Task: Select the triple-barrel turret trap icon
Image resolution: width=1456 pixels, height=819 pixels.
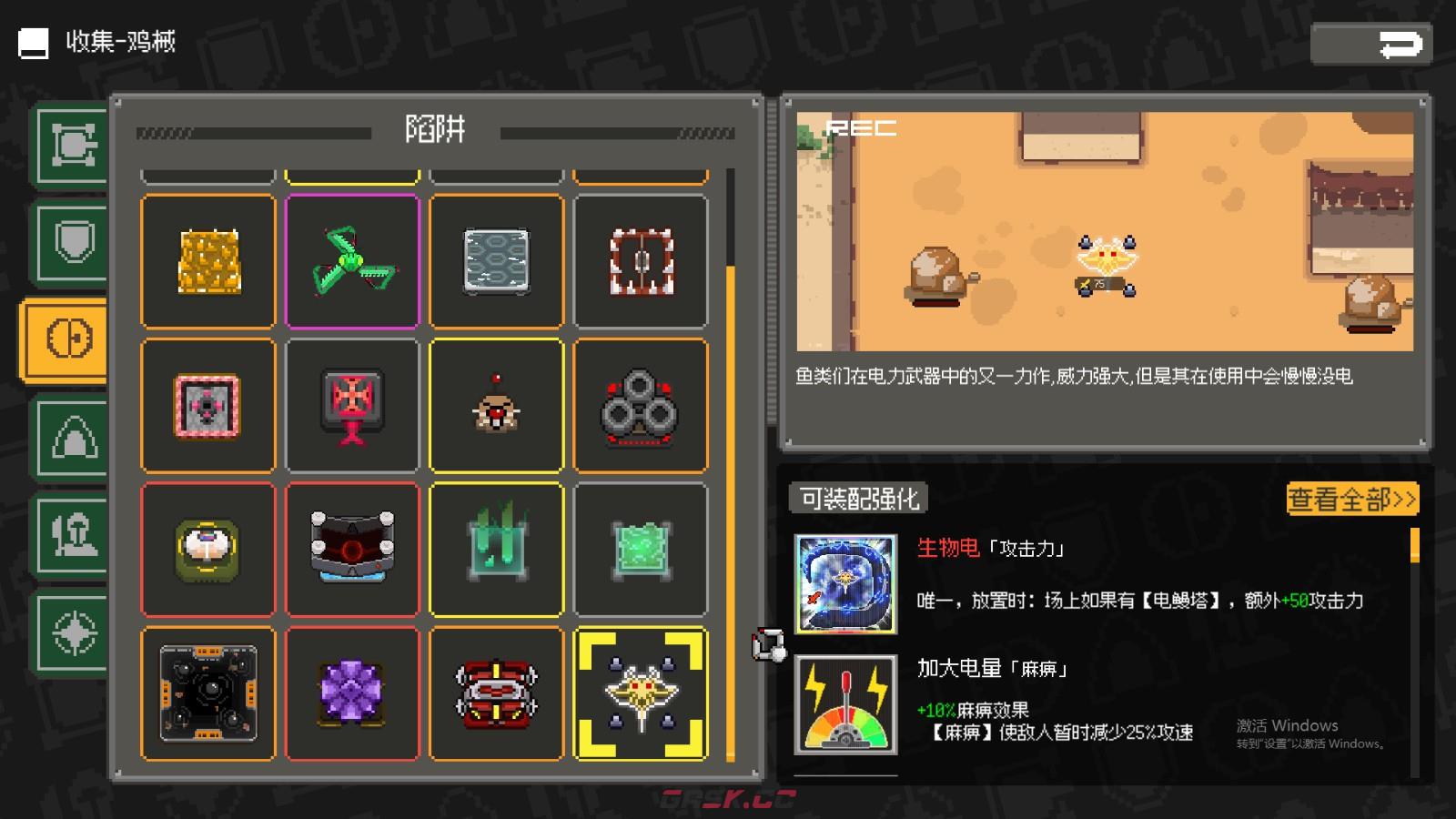Action: tap(640, 405)
